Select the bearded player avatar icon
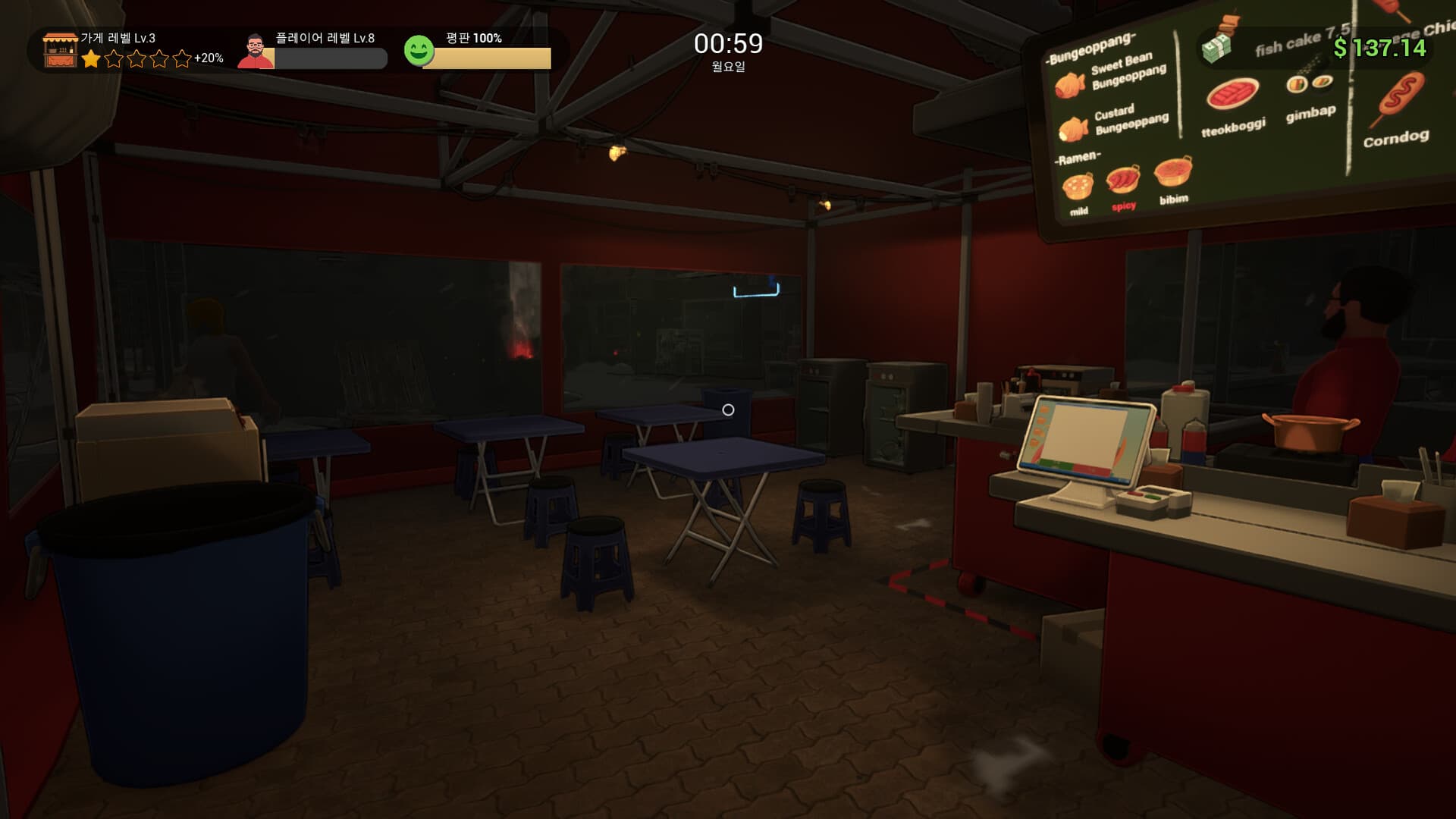 (256, 52)
